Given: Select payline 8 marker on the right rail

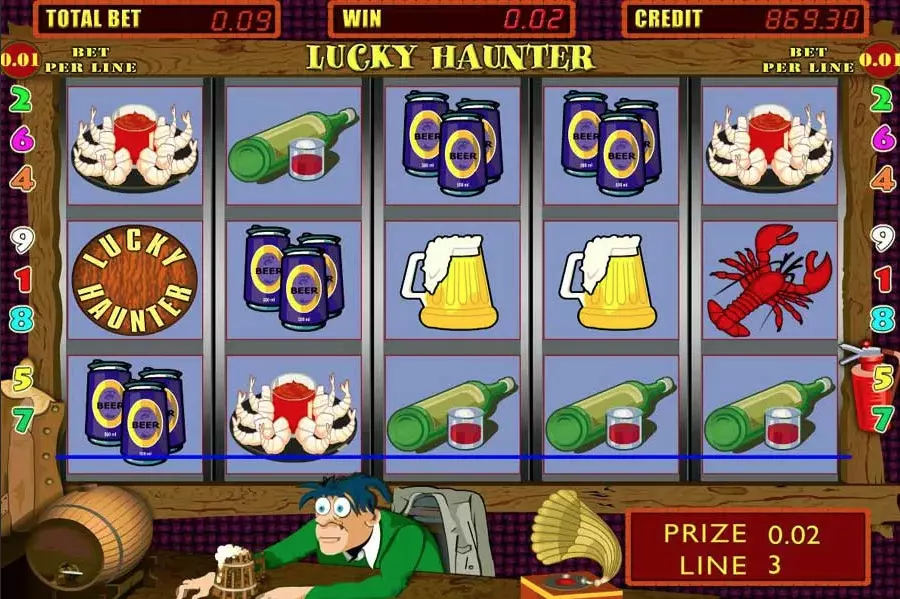Looking at the screenshot, I should (882, 319).
